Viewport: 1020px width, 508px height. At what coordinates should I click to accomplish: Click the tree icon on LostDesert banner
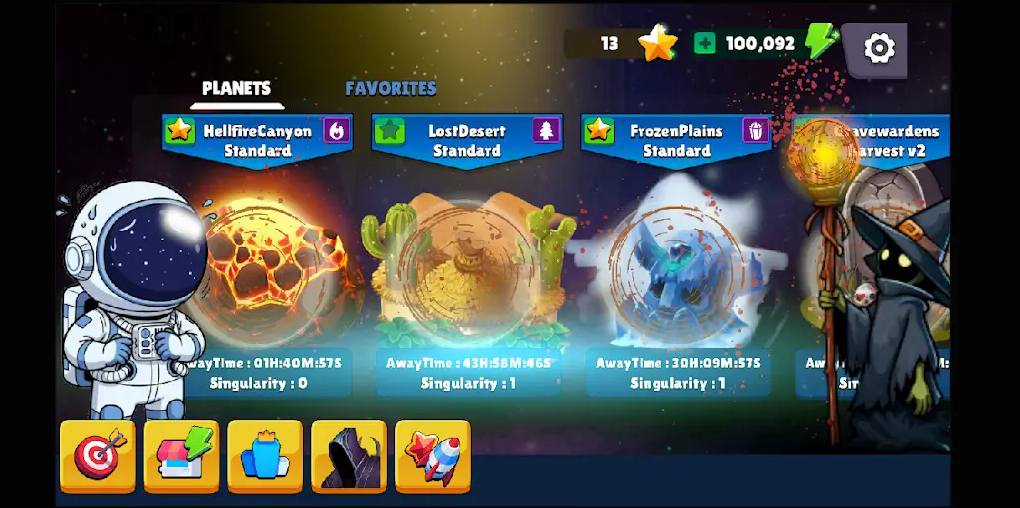(x=546, y=131)
